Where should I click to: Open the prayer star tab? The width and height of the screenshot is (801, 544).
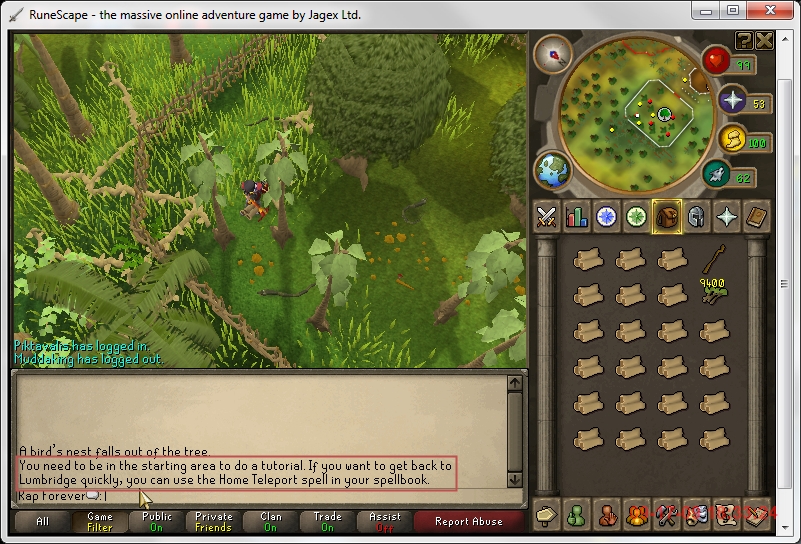(727, 216)
